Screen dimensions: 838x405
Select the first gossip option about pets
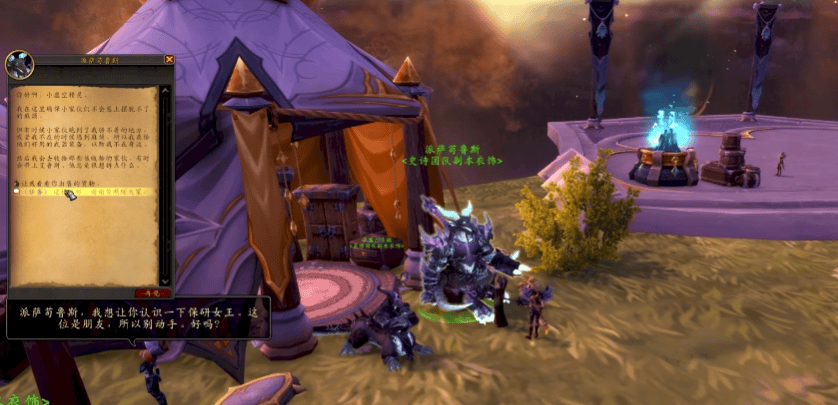click(x=70, y=182)
